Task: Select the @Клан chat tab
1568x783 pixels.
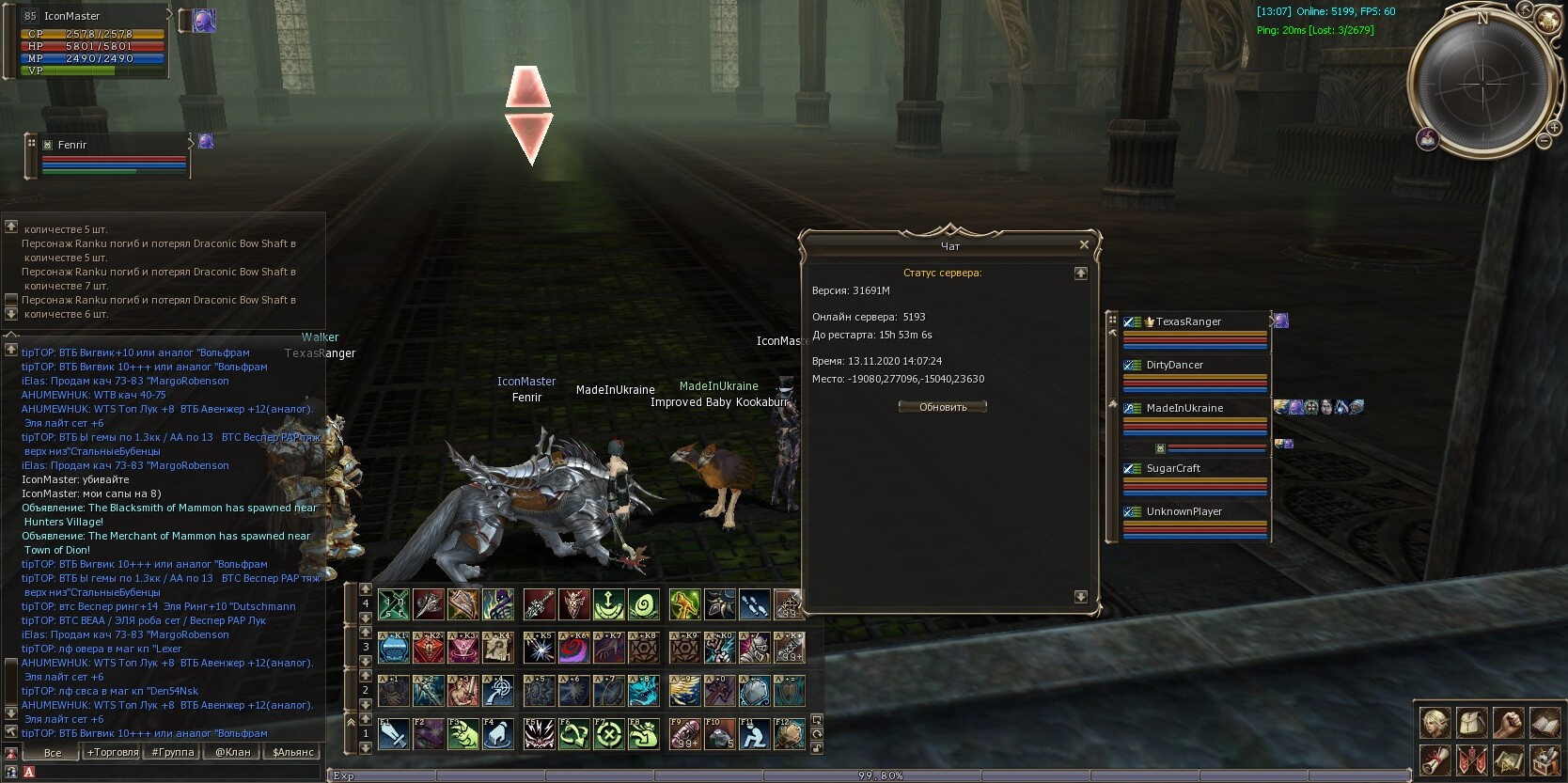Action: click(x=233, y=752)
